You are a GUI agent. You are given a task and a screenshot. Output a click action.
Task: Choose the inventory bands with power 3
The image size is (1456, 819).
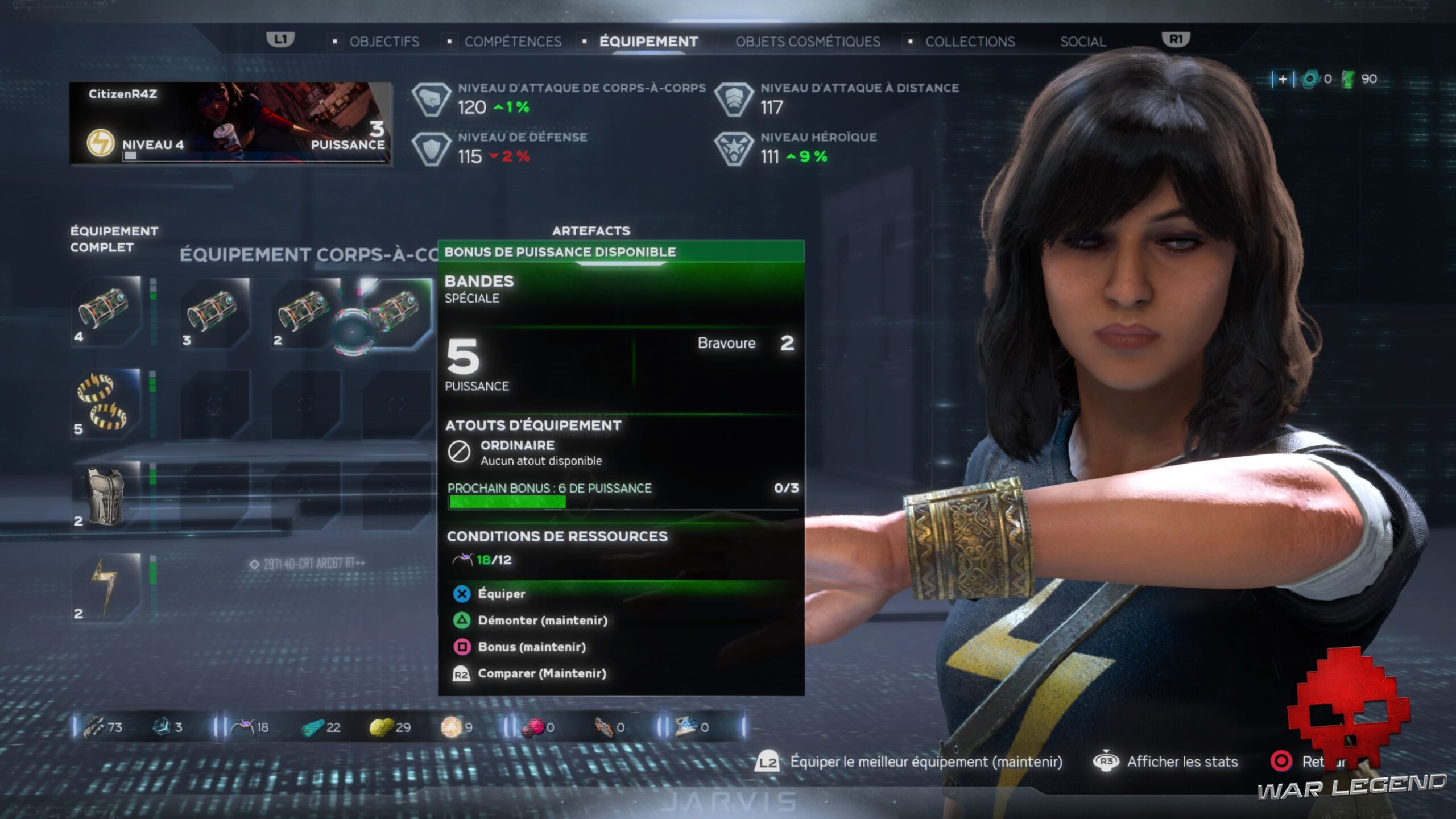(214, 312)
